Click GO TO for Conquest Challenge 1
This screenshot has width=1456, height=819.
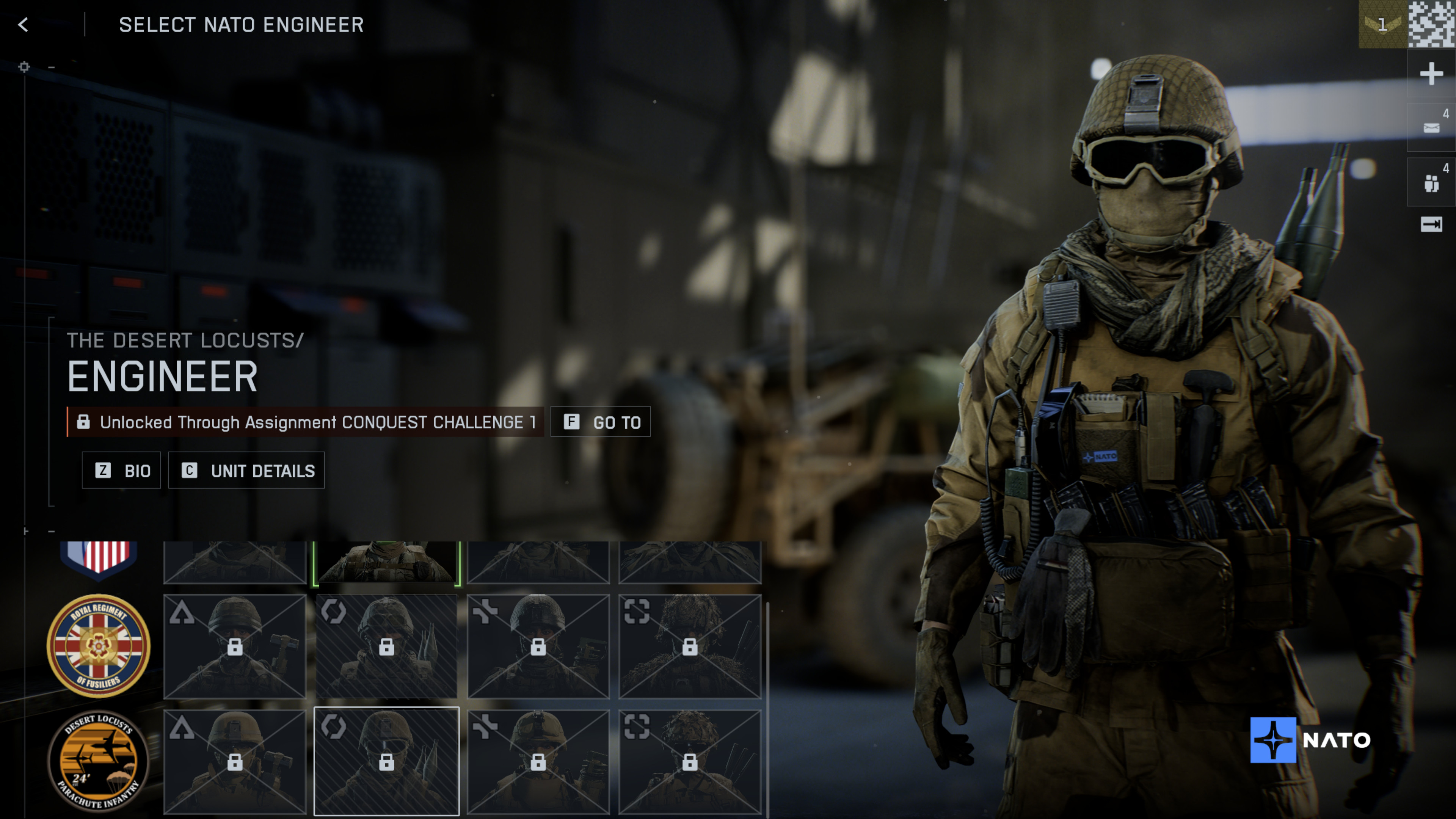[x=601, y=422]
